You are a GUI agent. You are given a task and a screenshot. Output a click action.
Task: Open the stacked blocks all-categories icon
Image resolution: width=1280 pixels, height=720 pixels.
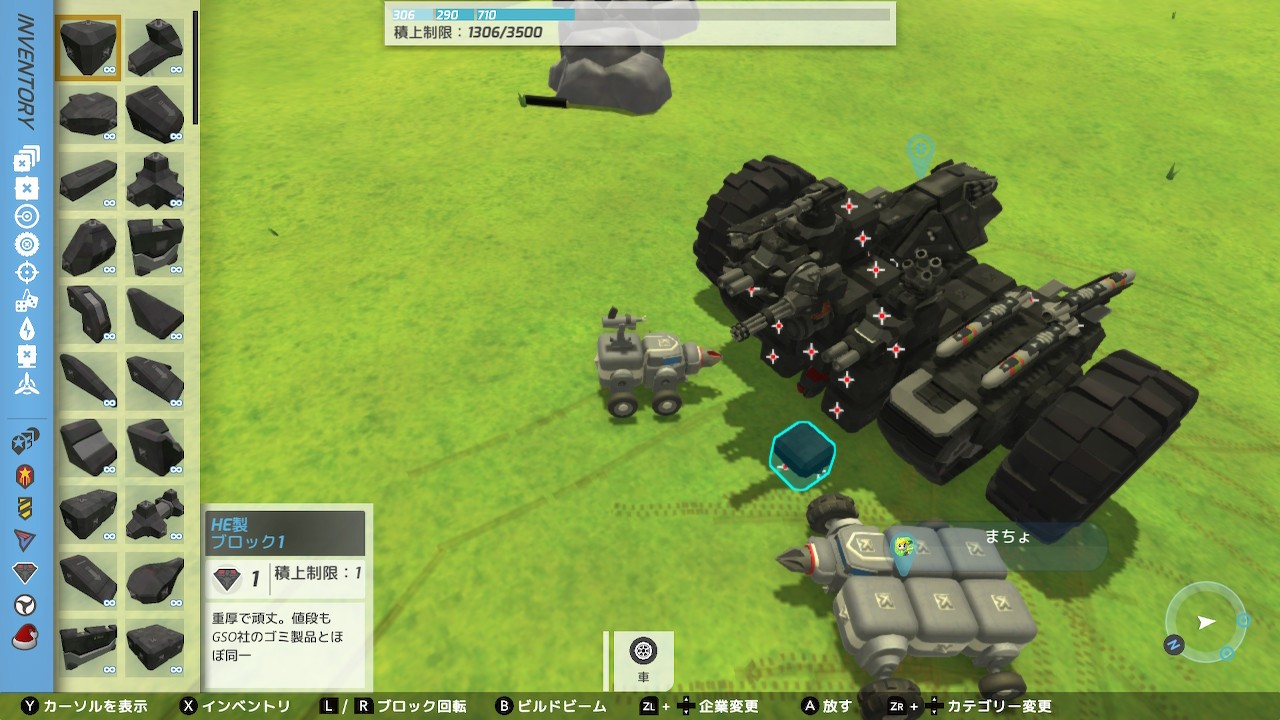point(27,159)
